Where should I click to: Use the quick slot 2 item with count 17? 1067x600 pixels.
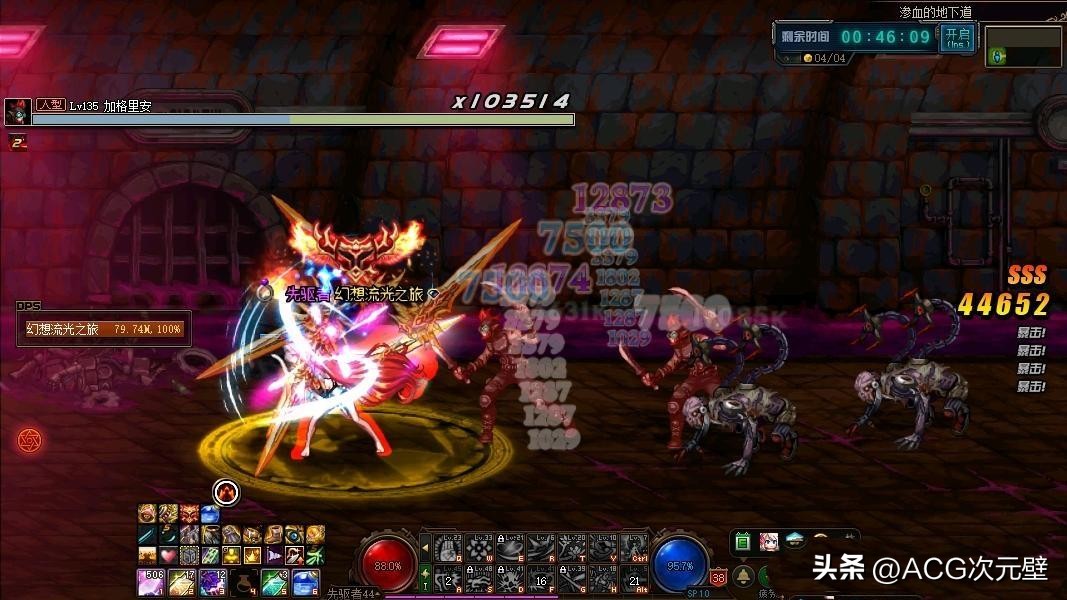pos(181,581)
